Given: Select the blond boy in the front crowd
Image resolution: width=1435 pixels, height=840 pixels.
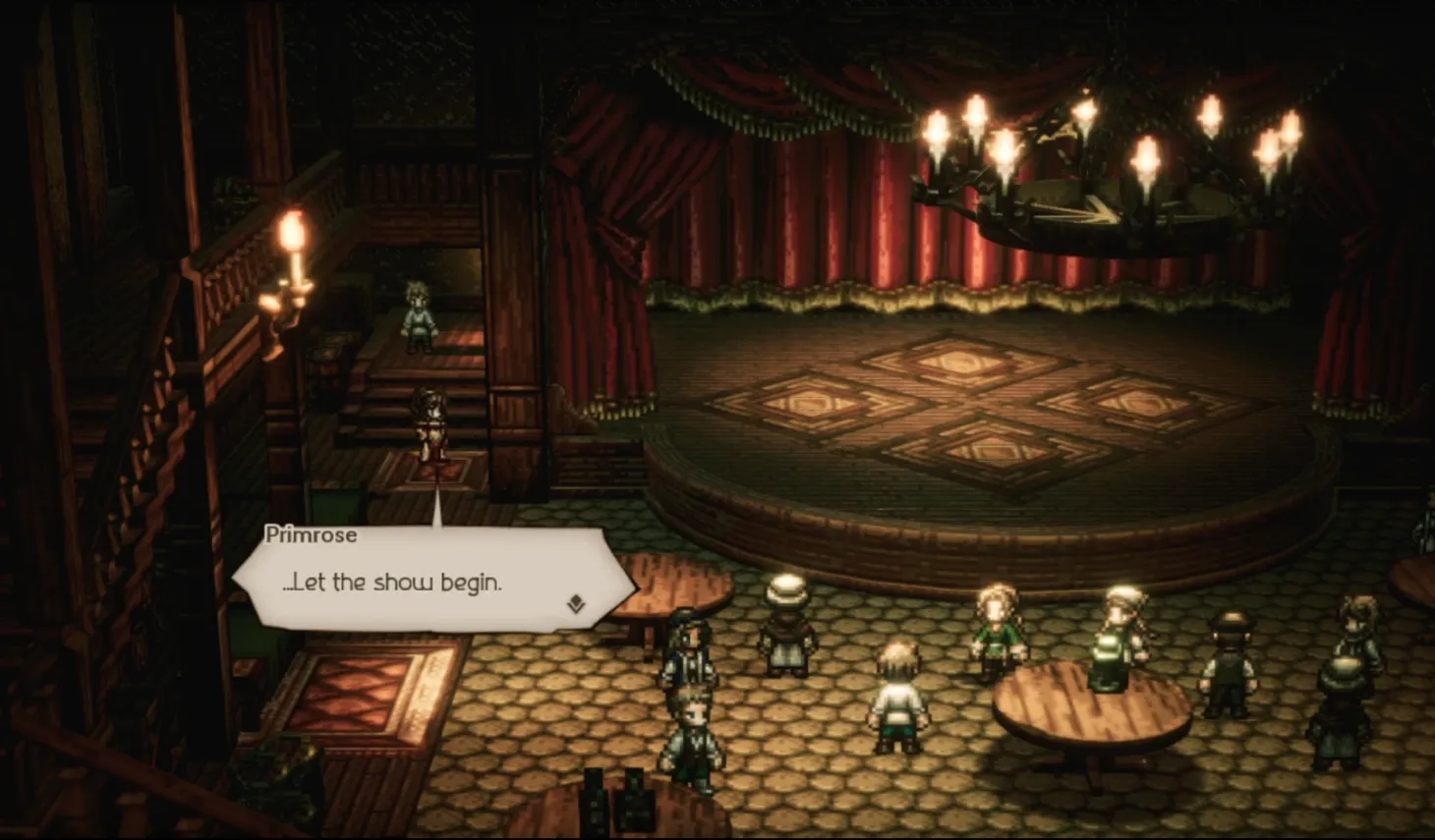Looking at the screenshot, I should [896, 693].
